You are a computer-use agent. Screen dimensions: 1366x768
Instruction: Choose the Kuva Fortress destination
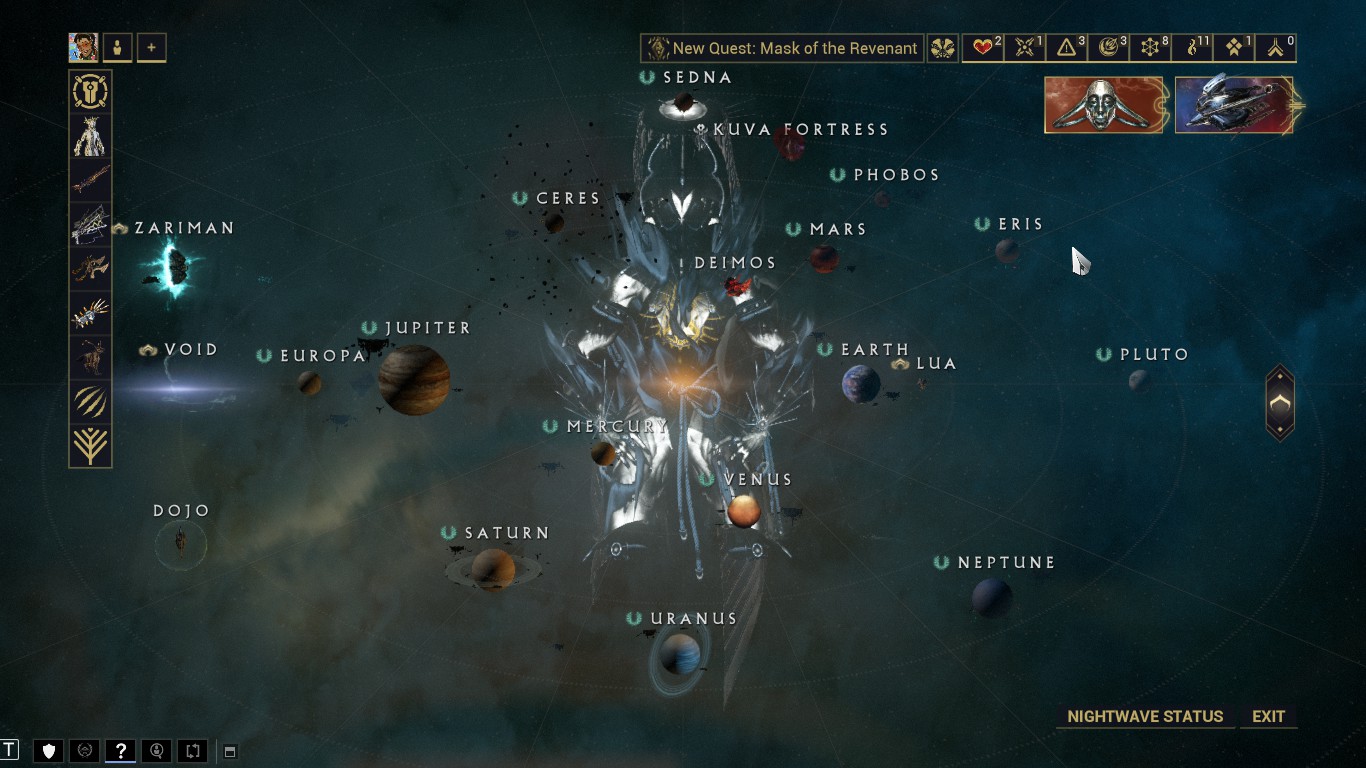point(790,144)
